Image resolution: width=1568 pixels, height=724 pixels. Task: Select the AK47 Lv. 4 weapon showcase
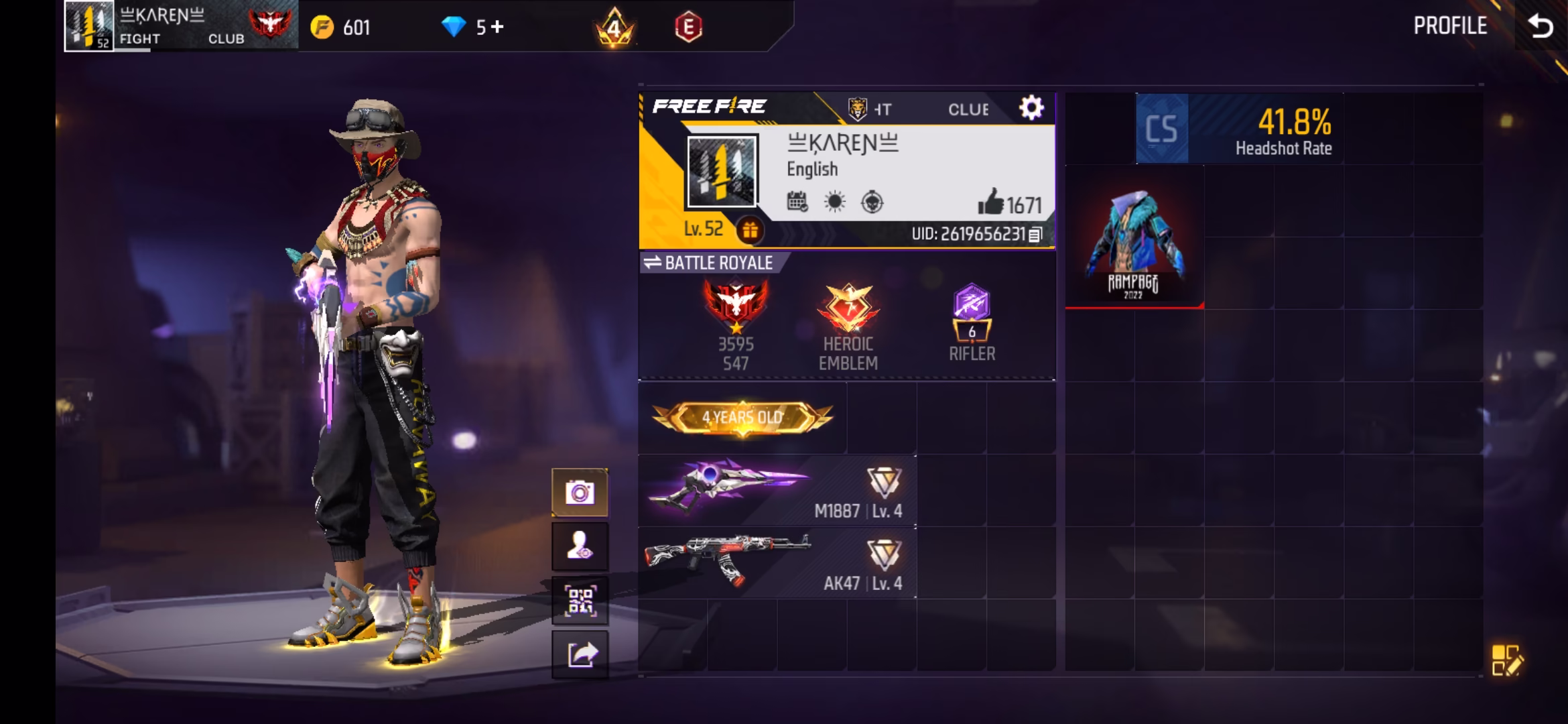coord(777,563)
